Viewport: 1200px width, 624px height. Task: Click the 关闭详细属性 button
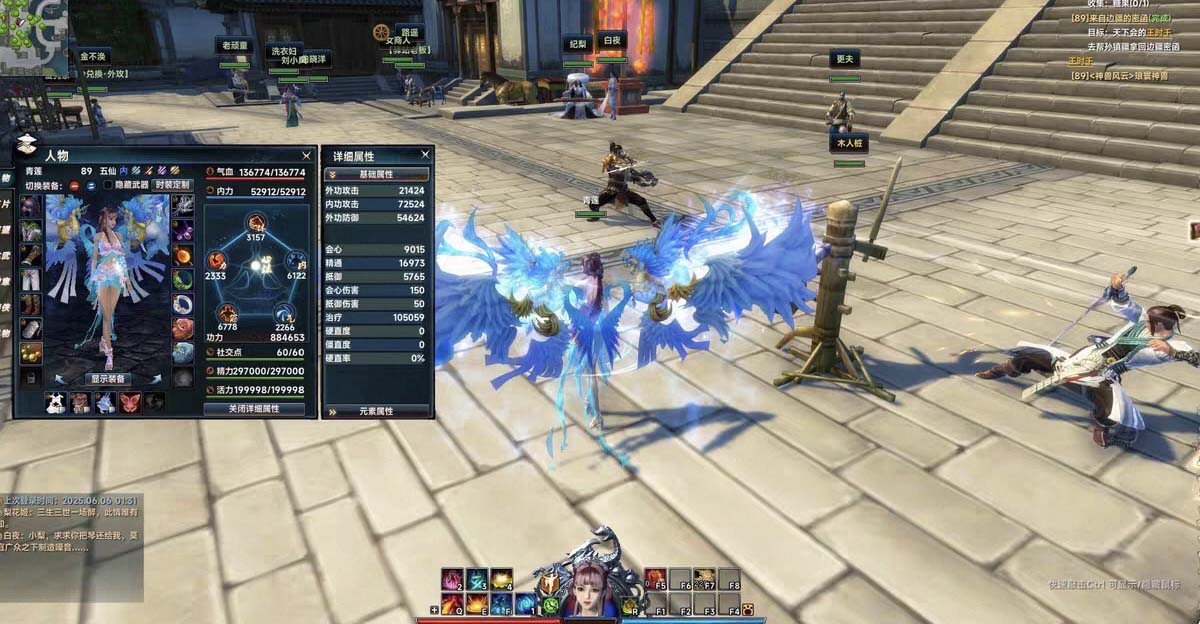point(254,408)
